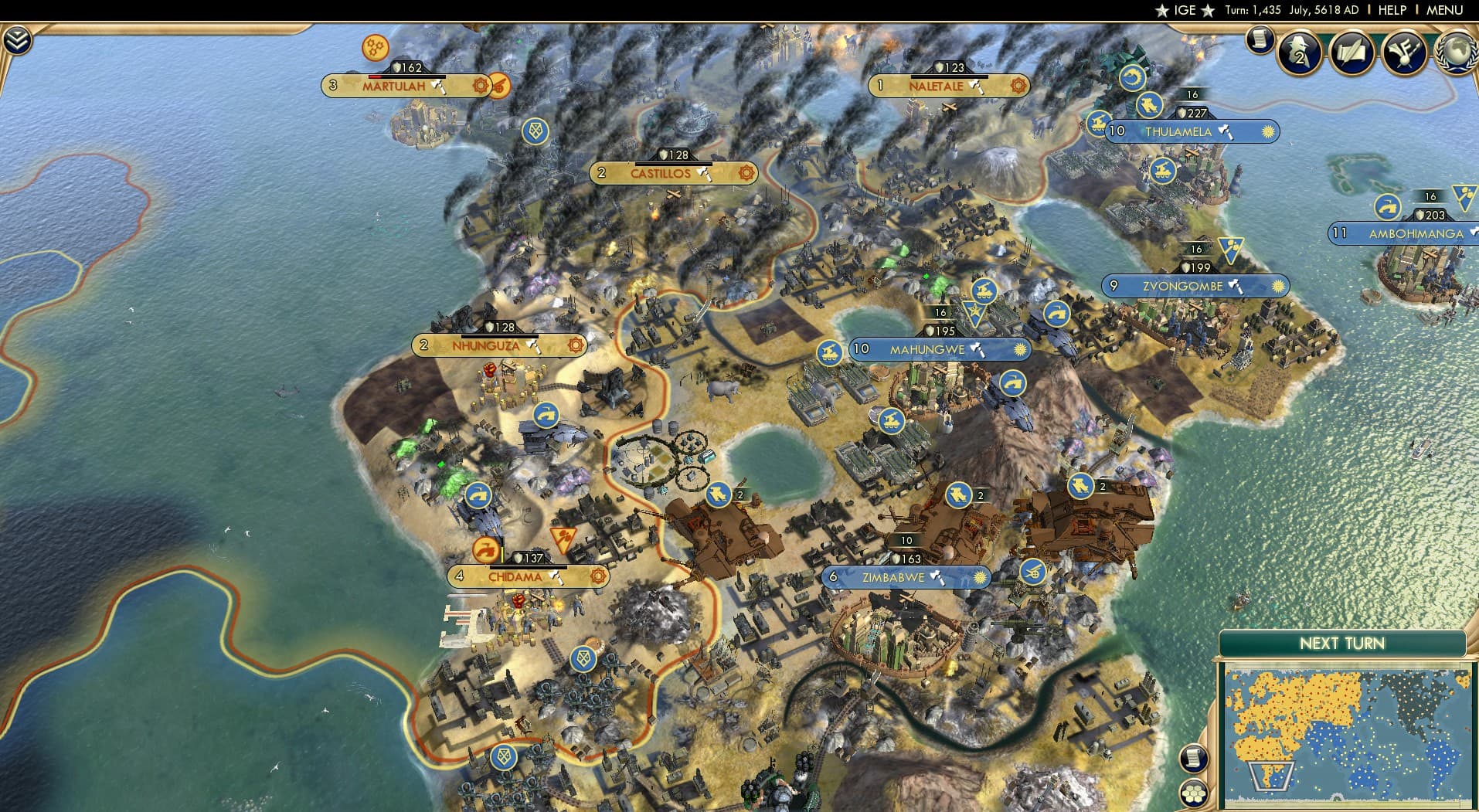Open HELP from the top bar
Viewport: 1479px width, 812px height.
(1391, 10)
